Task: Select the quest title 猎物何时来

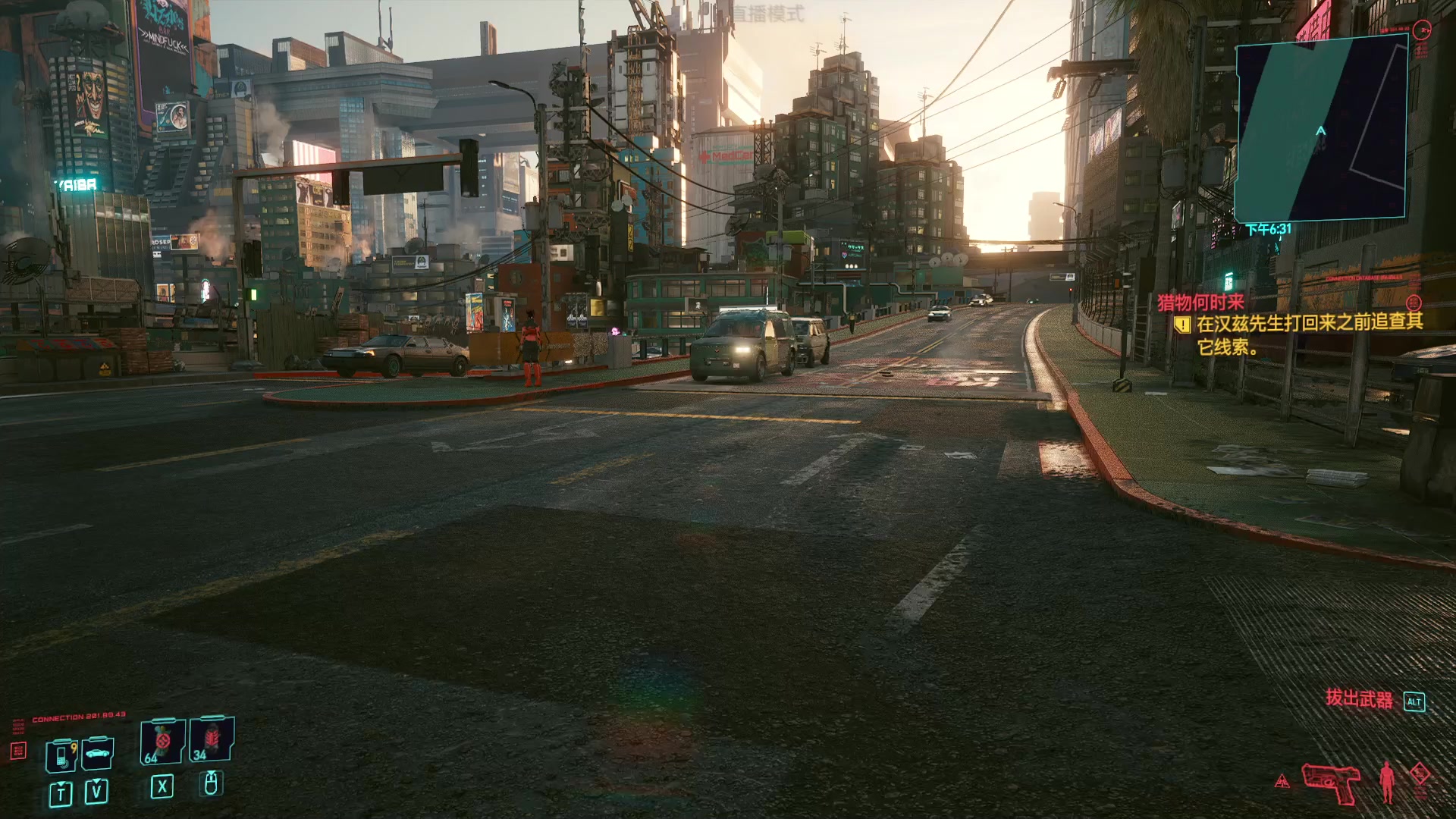Action: coord(1200,302)
